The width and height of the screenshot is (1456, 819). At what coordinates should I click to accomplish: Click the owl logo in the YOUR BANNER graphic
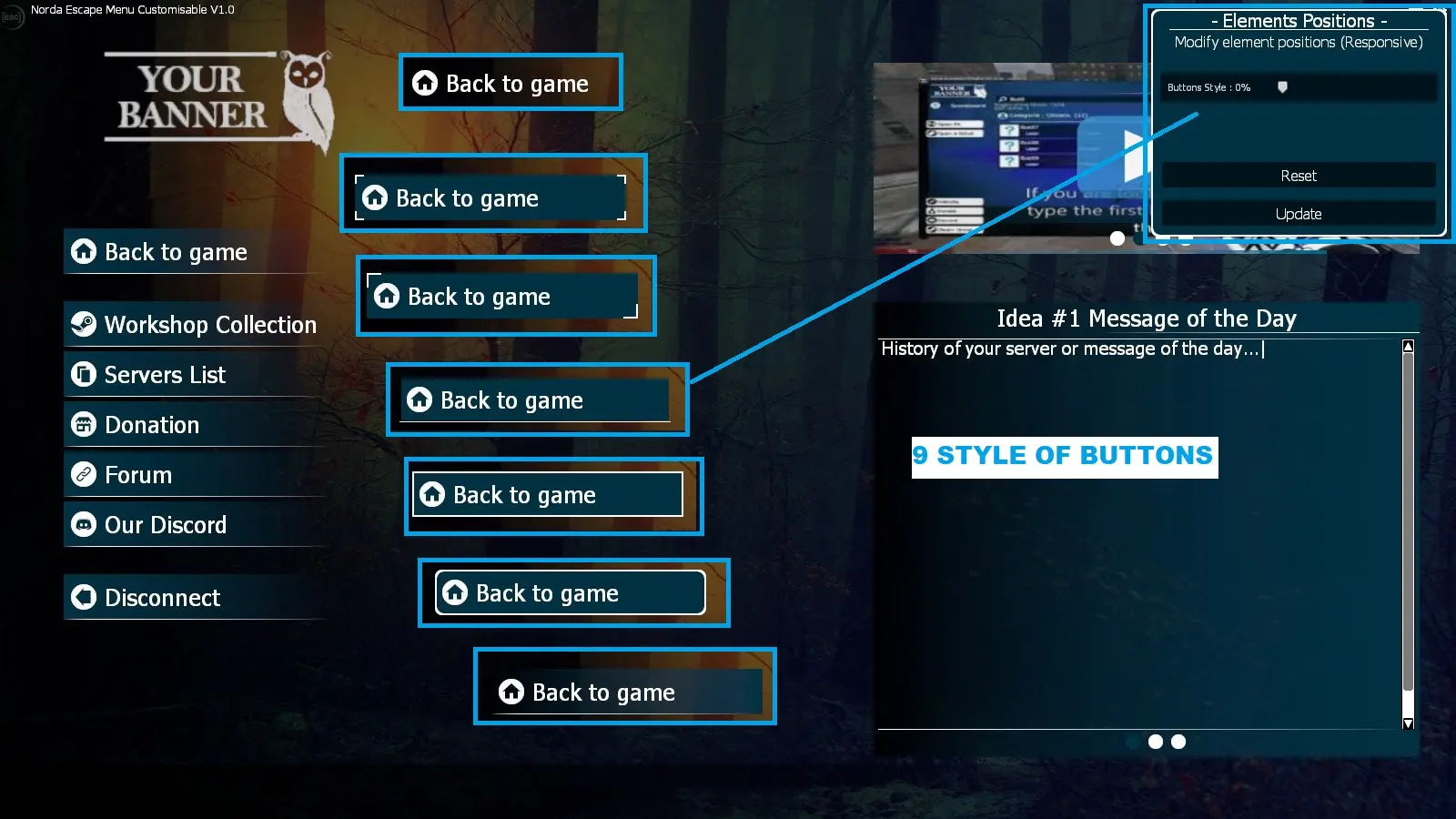click(304, 99)
